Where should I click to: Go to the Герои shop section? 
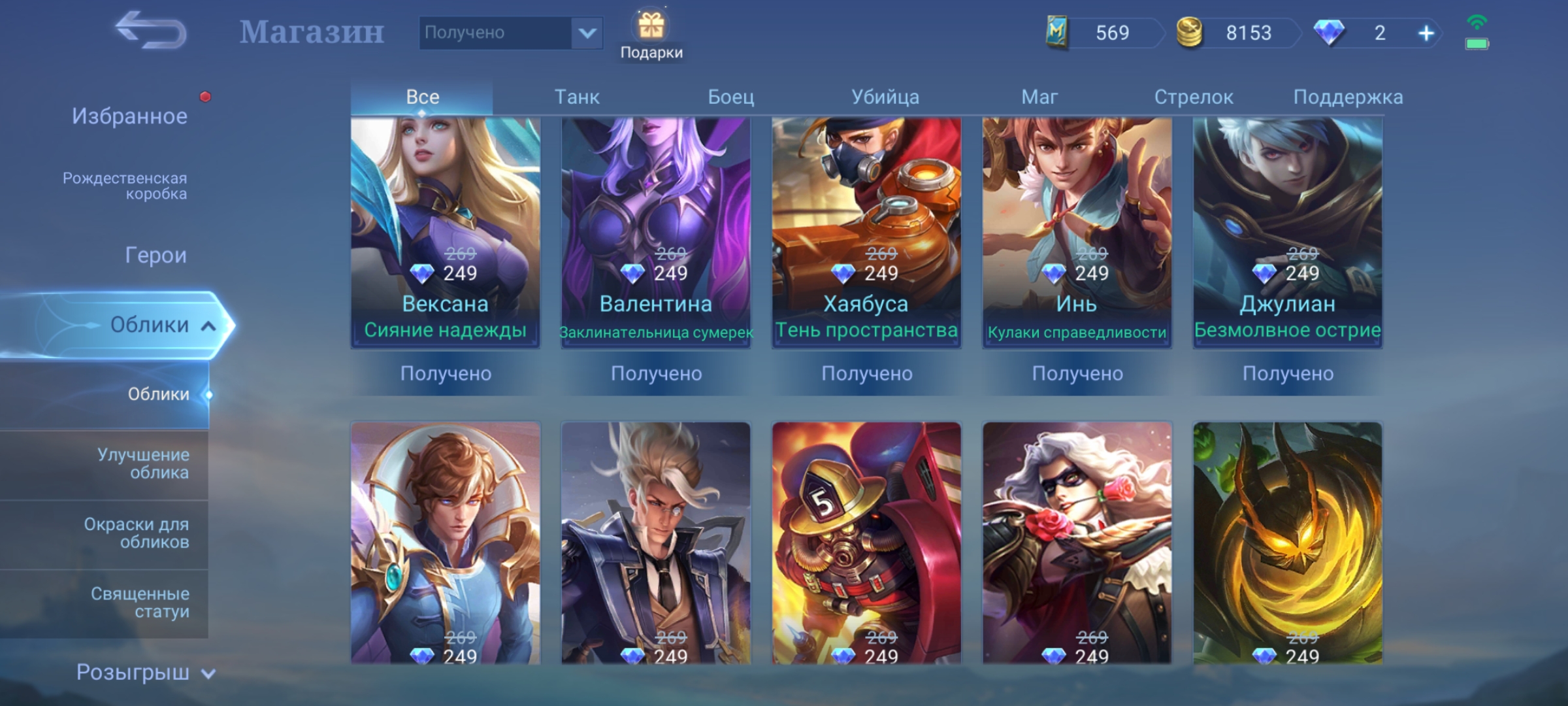click(155, 255)
